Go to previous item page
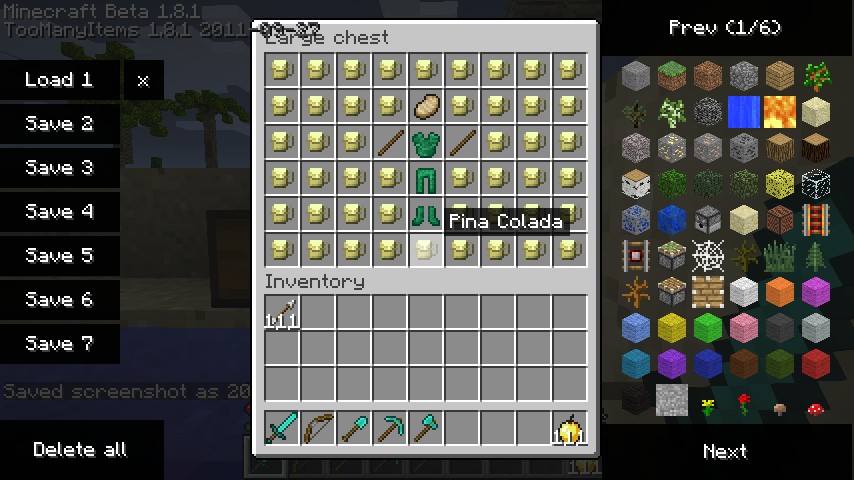854x480 pixels. pyautogui.click(x=725, y=28)
